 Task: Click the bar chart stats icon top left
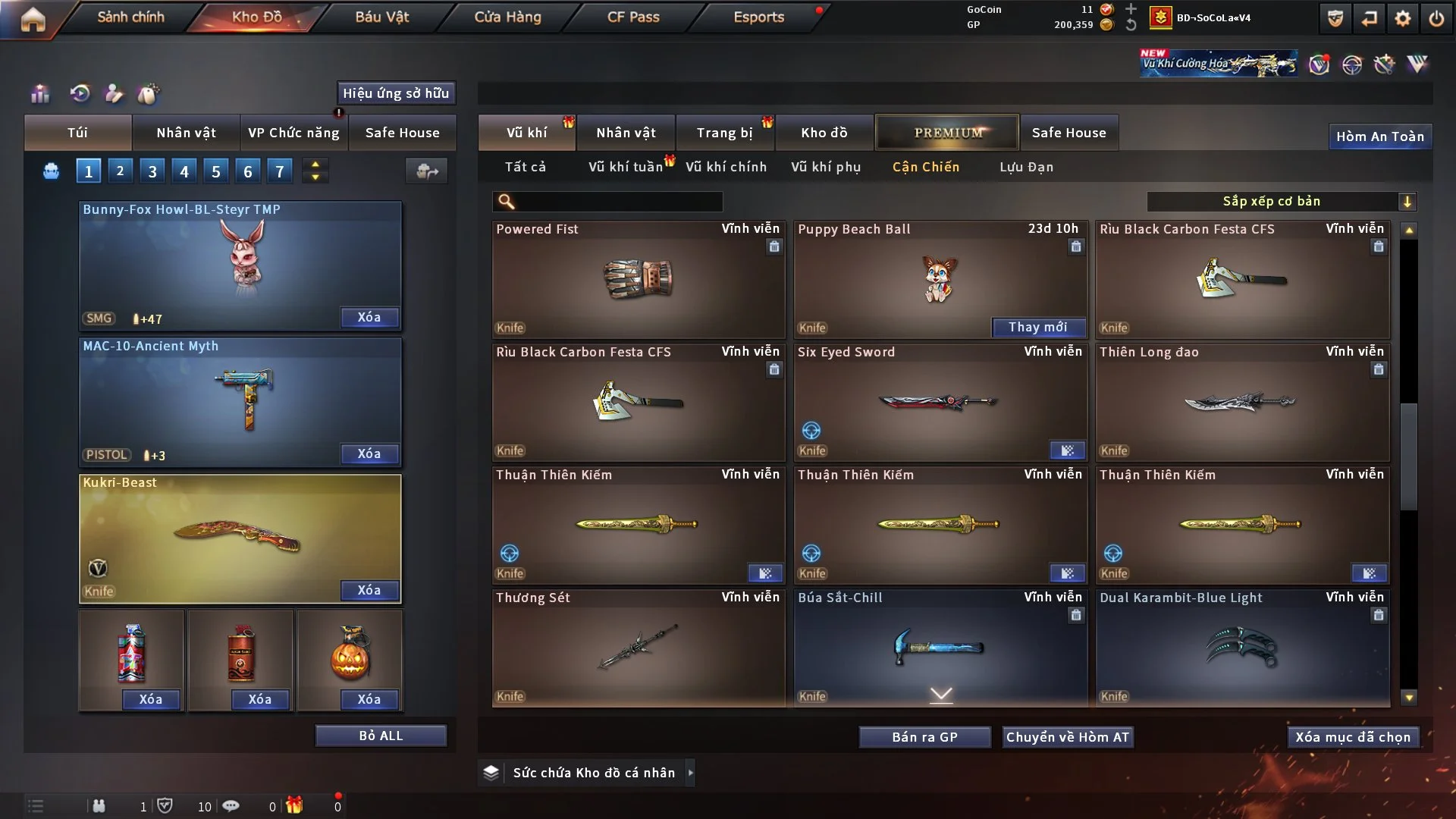(40, 94)
